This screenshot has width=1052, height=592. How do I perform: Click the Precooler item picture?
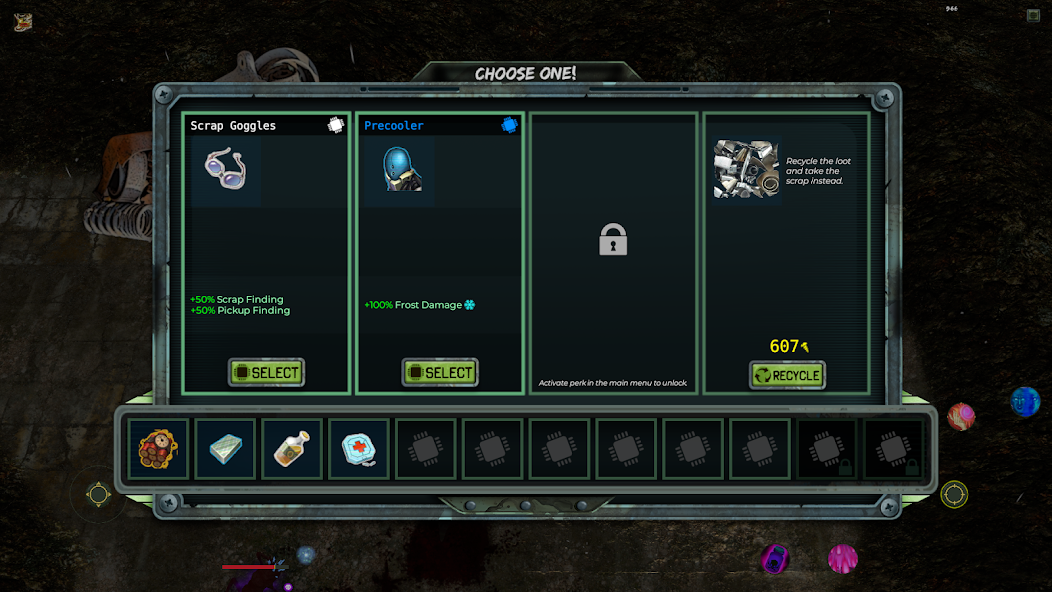point(399,168)
